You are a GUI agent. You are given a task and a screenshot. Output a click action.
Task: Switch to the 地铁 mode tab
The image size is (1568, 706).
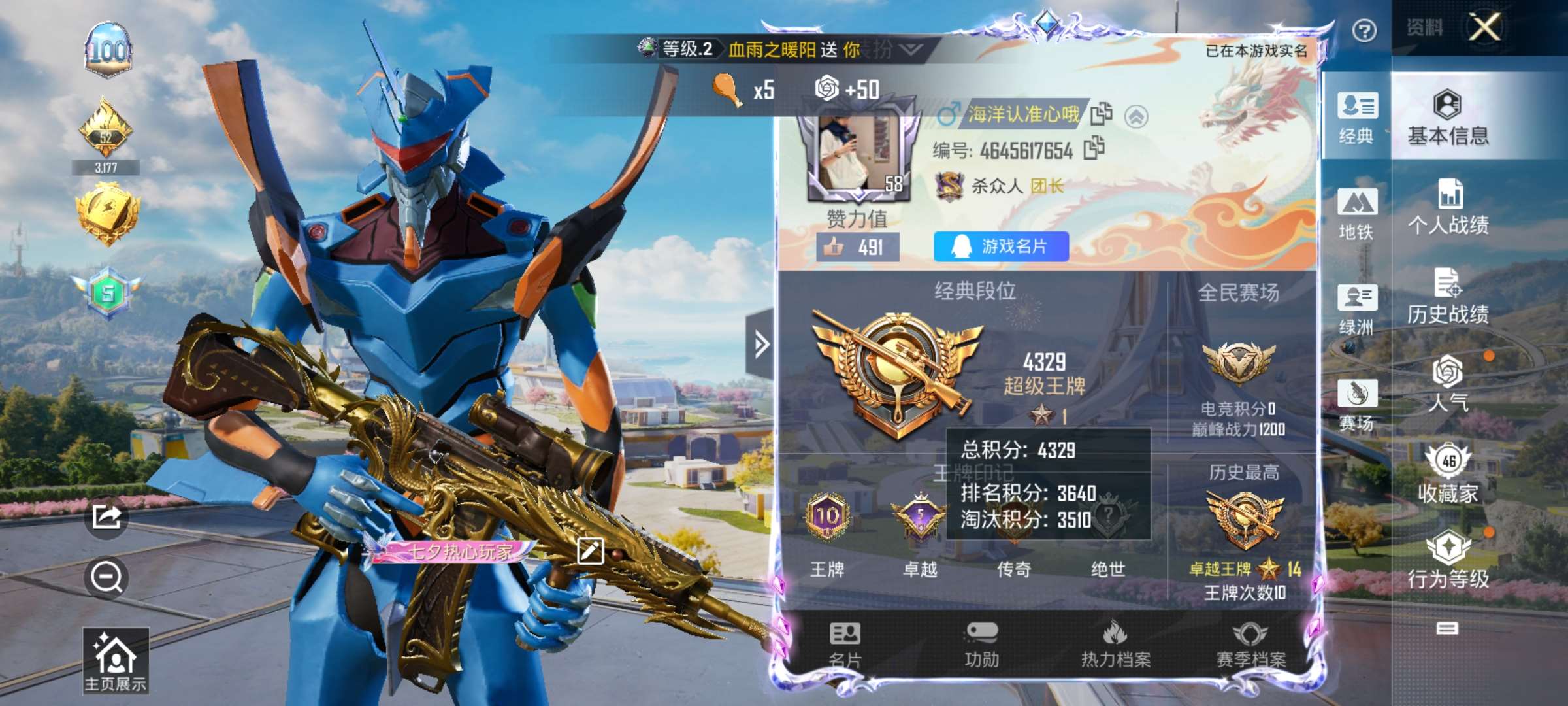pos(1357,214)
